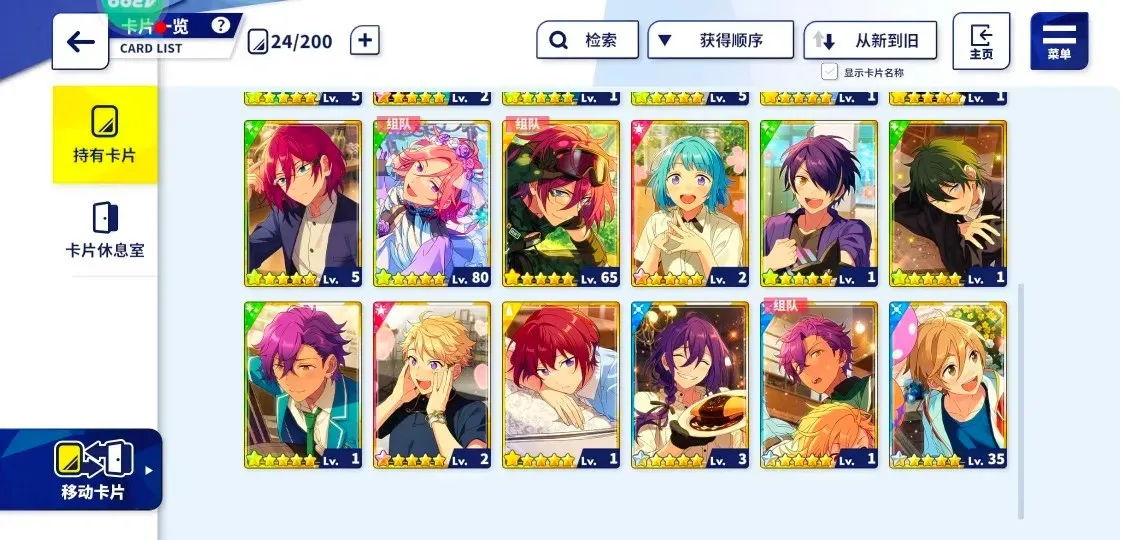Open the 获得顺序 sort dropdown
Image resolution: width=1140 pixels, height=540 pixels.
tap(720, 41)
